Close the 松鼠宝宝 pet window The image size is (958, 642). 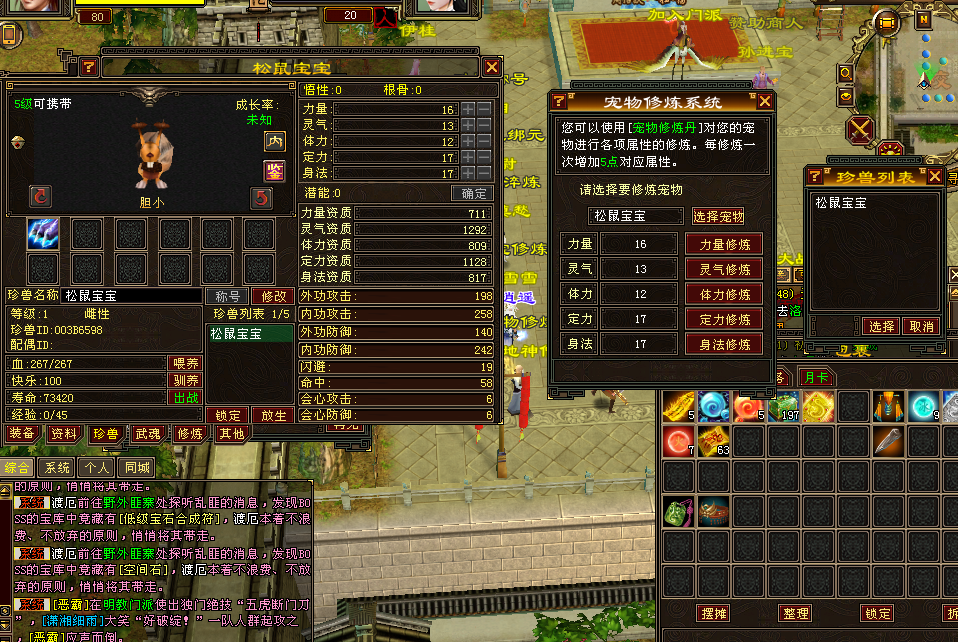coord(492,67)
